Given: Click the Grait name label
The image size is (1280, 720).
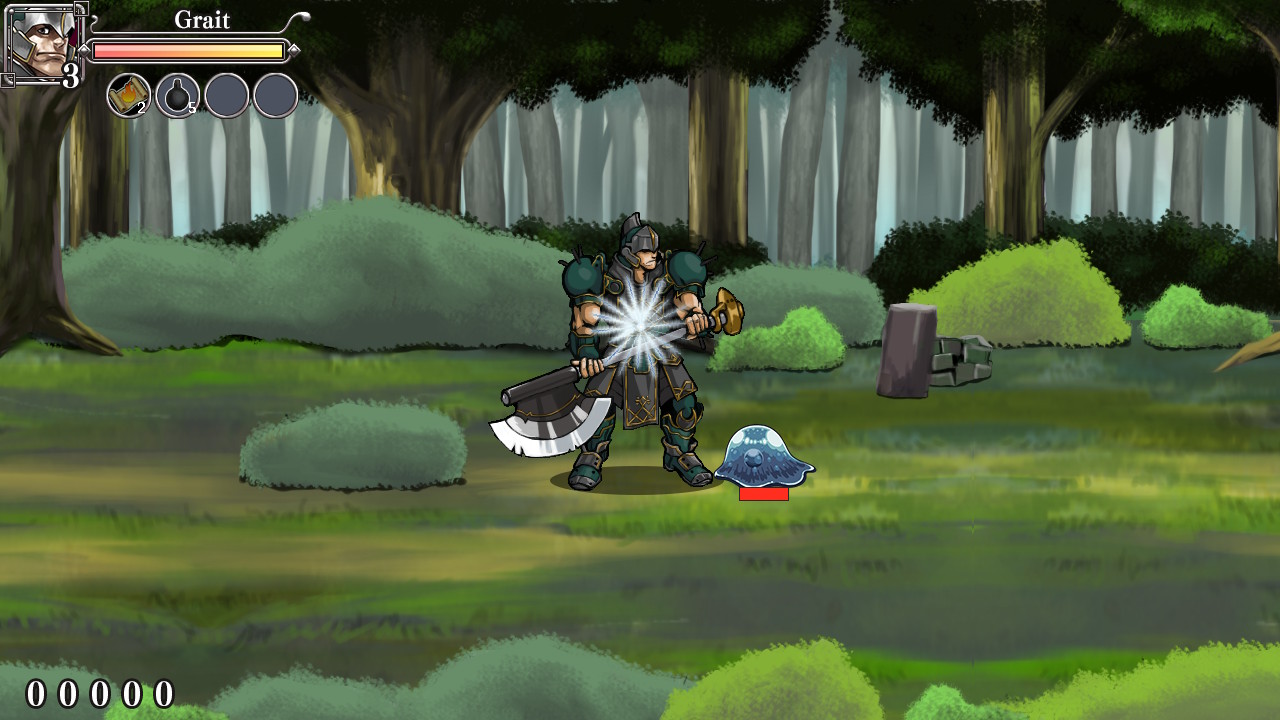Looking at the screenshot, I should point(202,19).
